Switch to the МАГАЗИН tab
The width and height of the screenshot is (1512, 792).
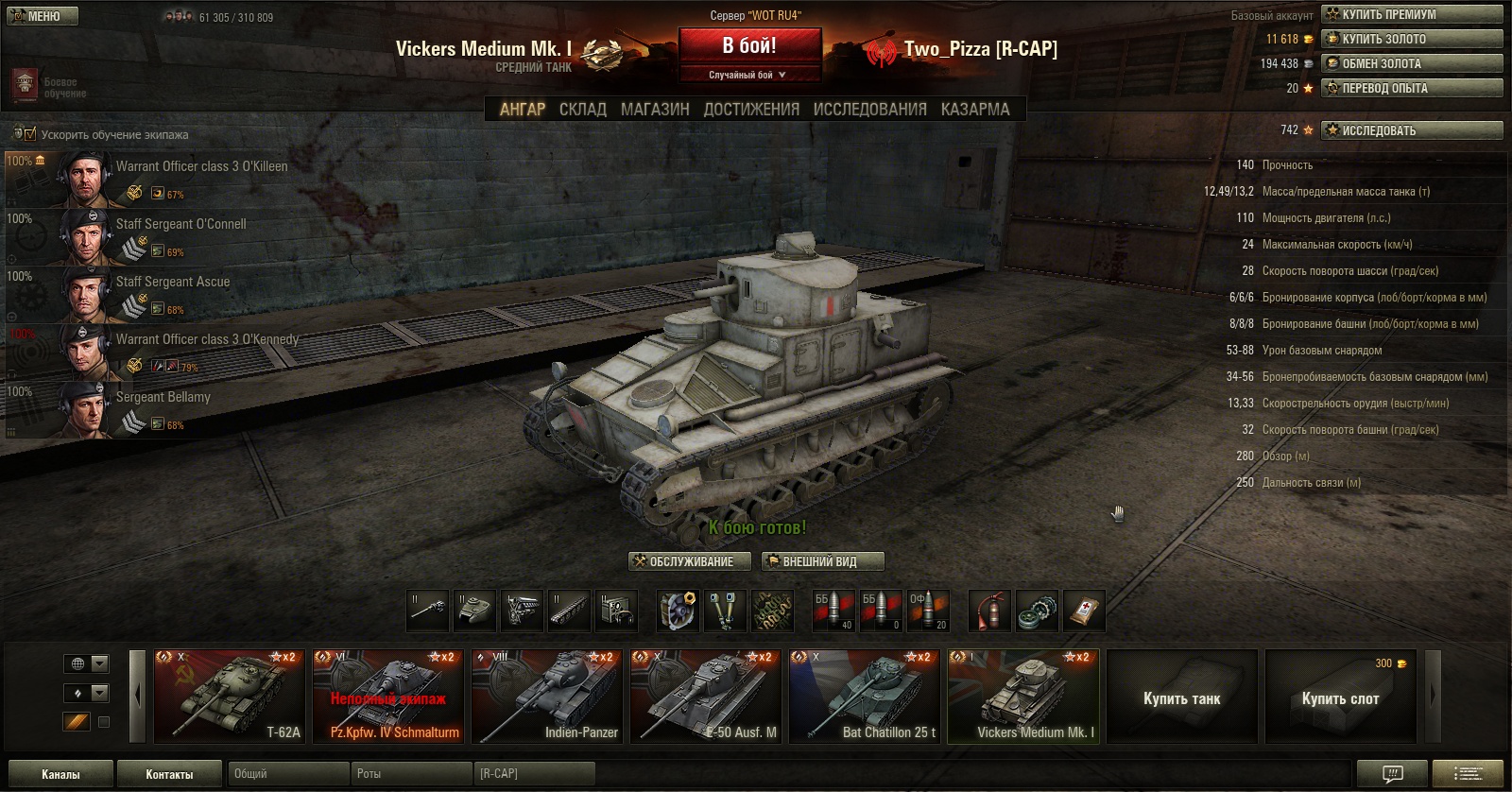pos(655,110)
